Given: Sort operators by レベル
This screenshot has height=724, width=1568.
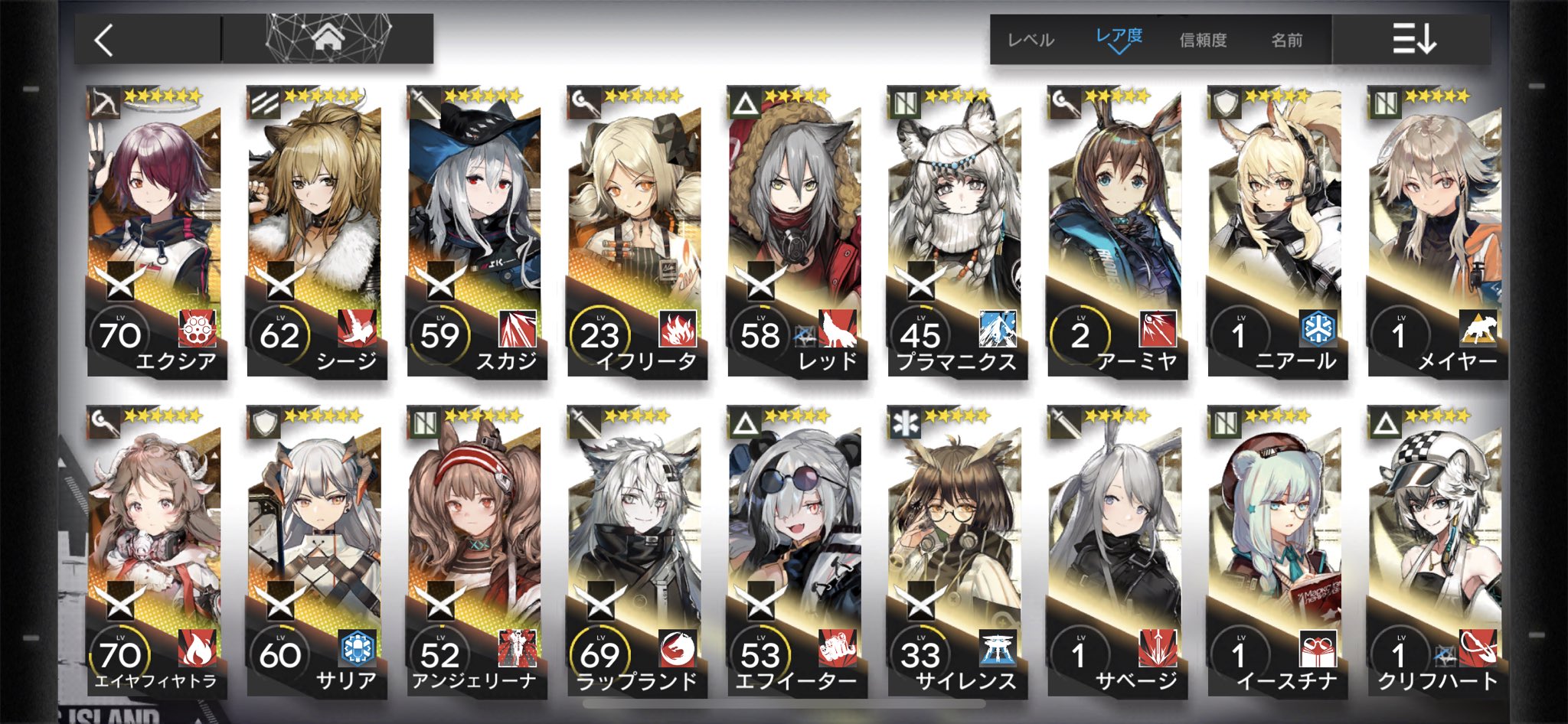Looking at the screenshot, I should (x=1031, y=40).
